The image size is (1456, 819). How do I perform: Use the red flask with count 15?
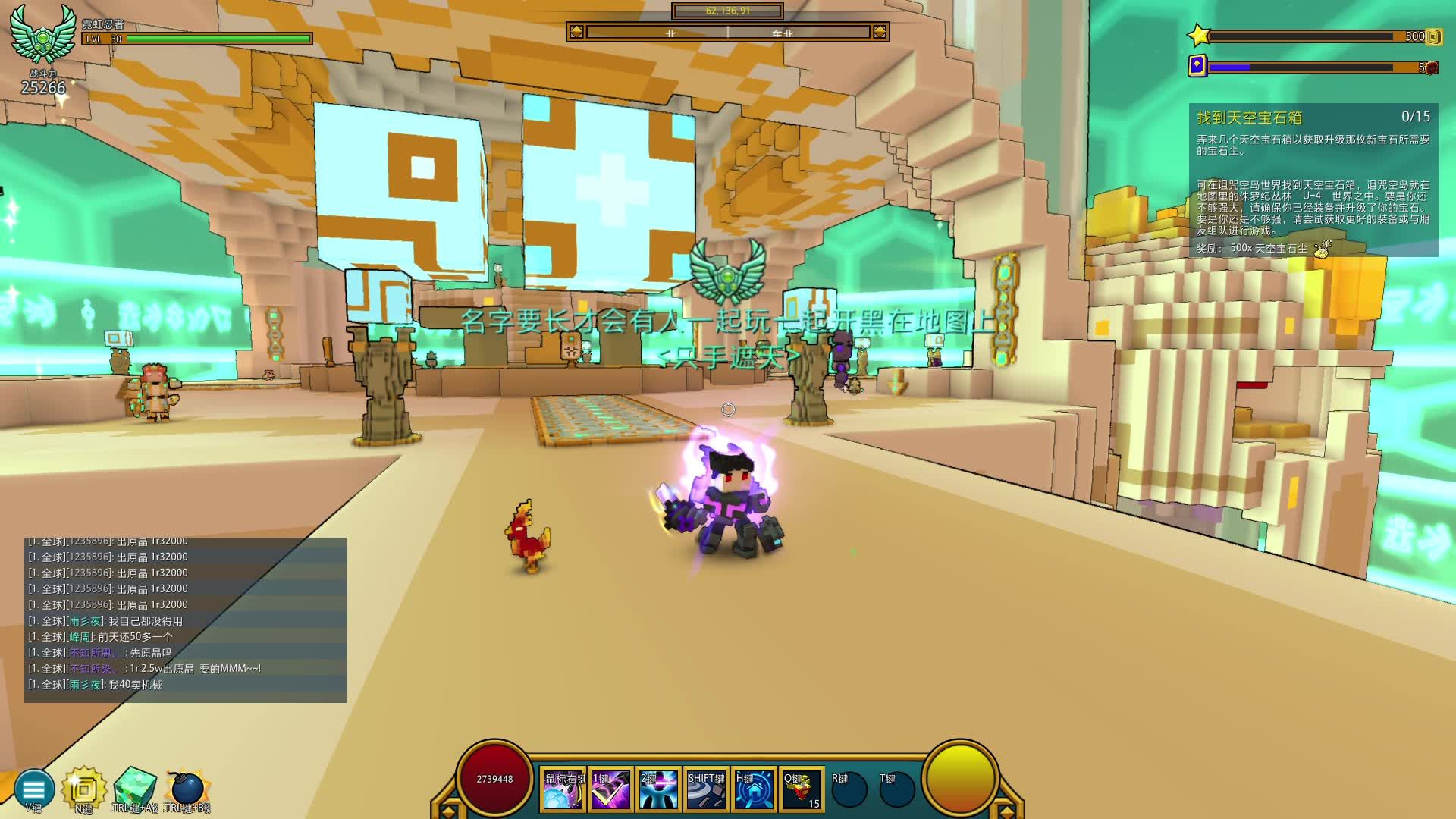[802, 789]
